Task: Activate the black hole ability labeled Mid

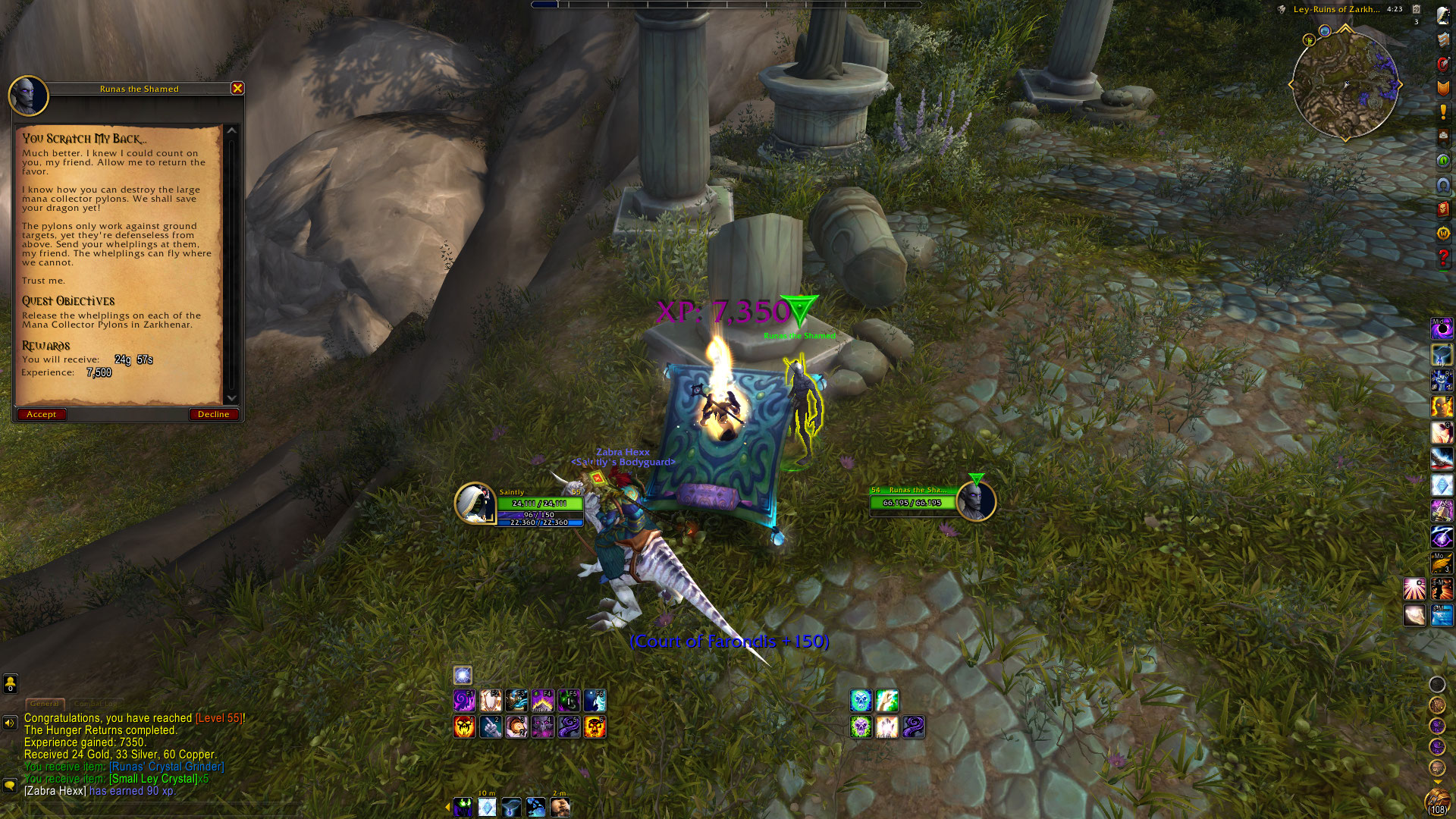Action: pos(1442,328)
